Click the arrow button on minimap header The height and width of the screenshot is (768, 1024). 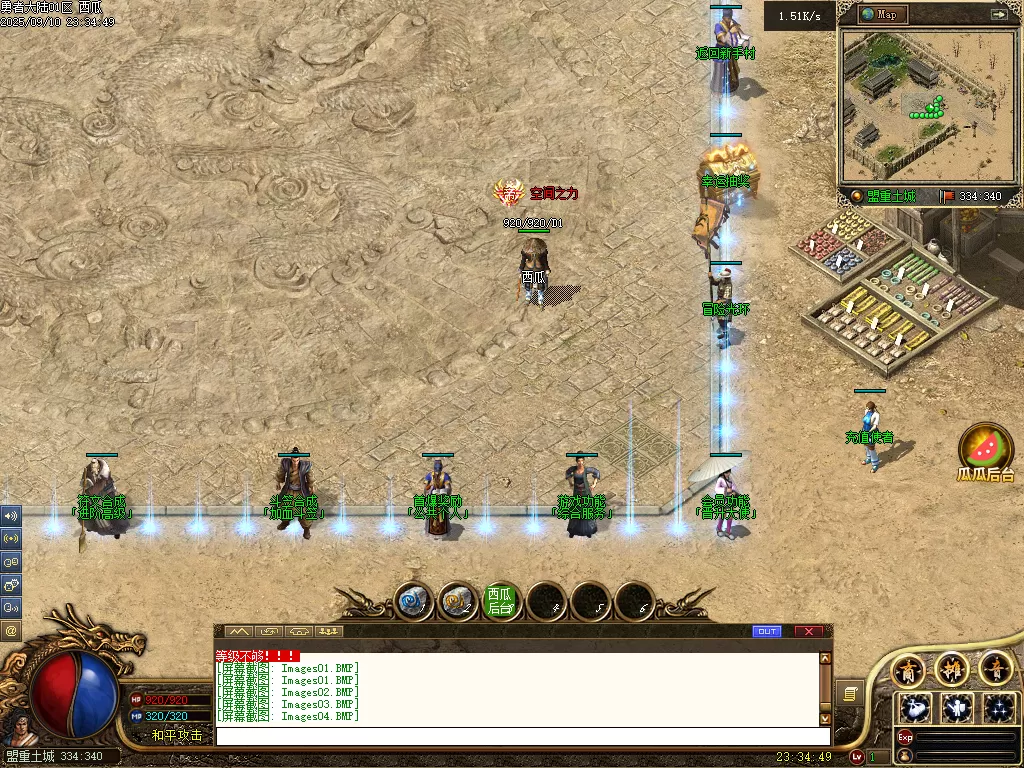(998, 14)
